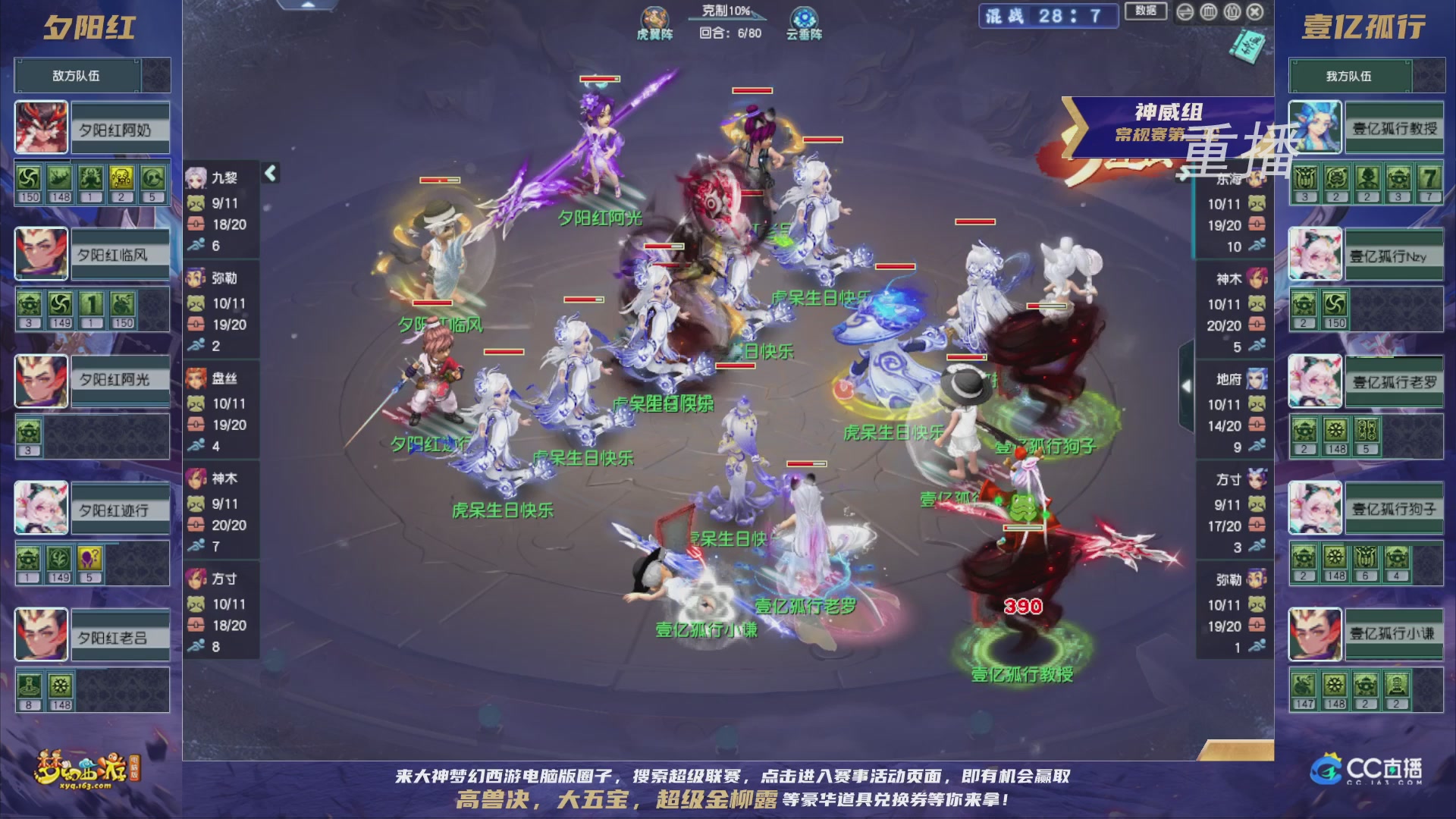The width and height of the screenshot is (1456, 819).
Task: Switch to the 我方队伍 tab on the right
Action: 1350,75
